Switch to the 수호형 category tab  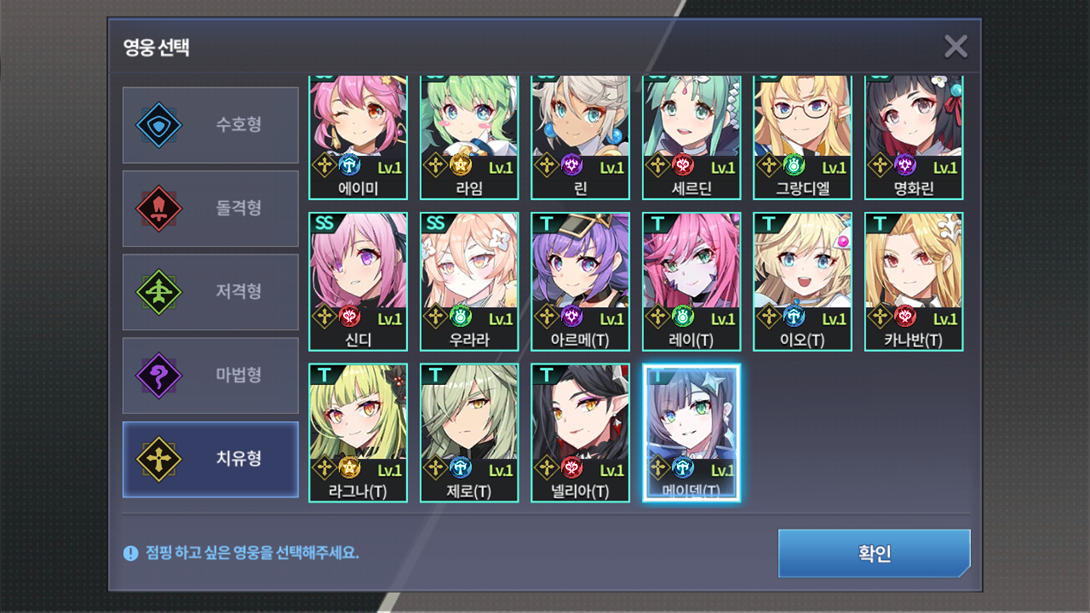tap(211, 125)
